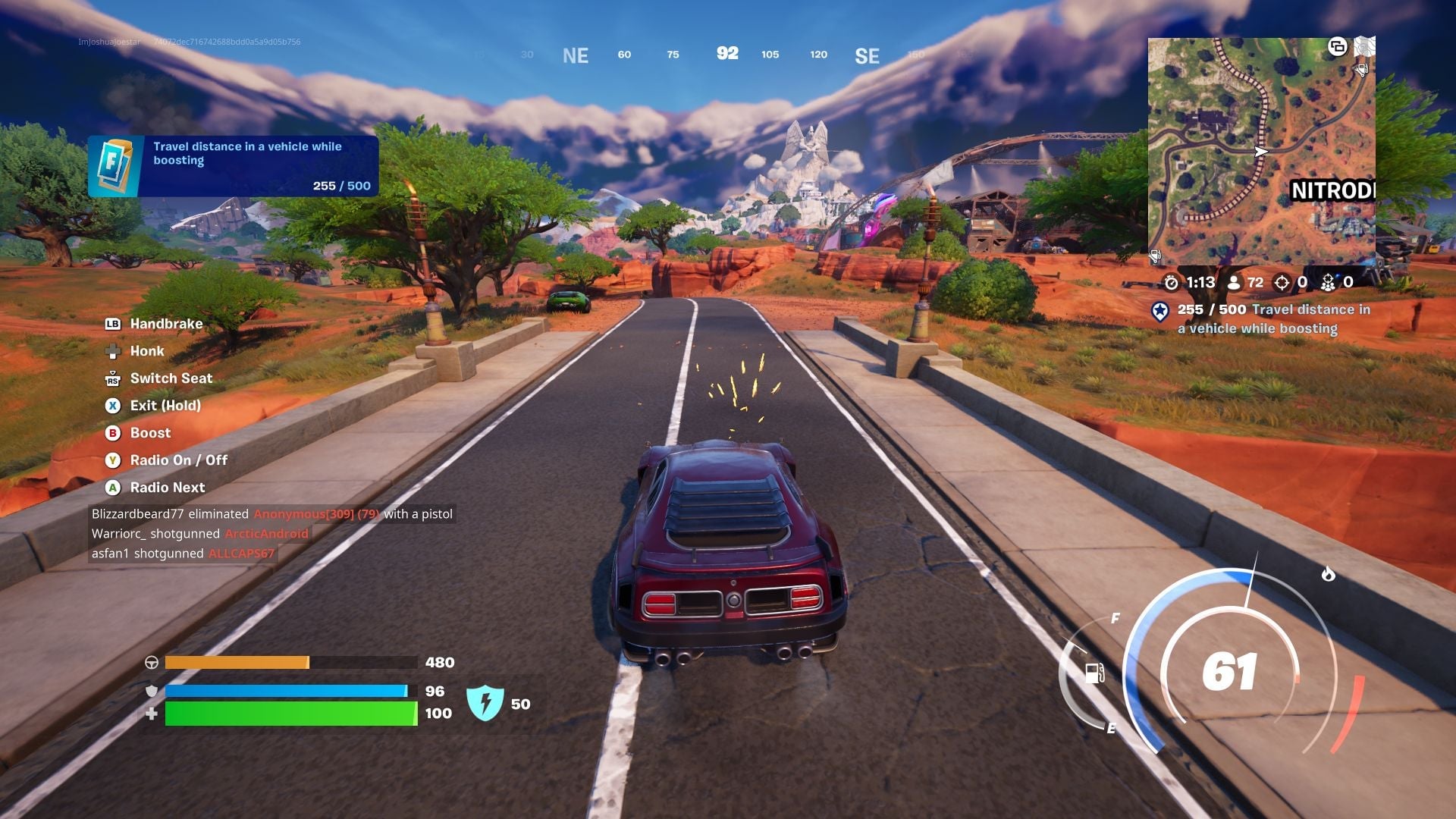Toggle the radio with the Y button prompt
1456x819 pixels.
[x=112, y=460]
